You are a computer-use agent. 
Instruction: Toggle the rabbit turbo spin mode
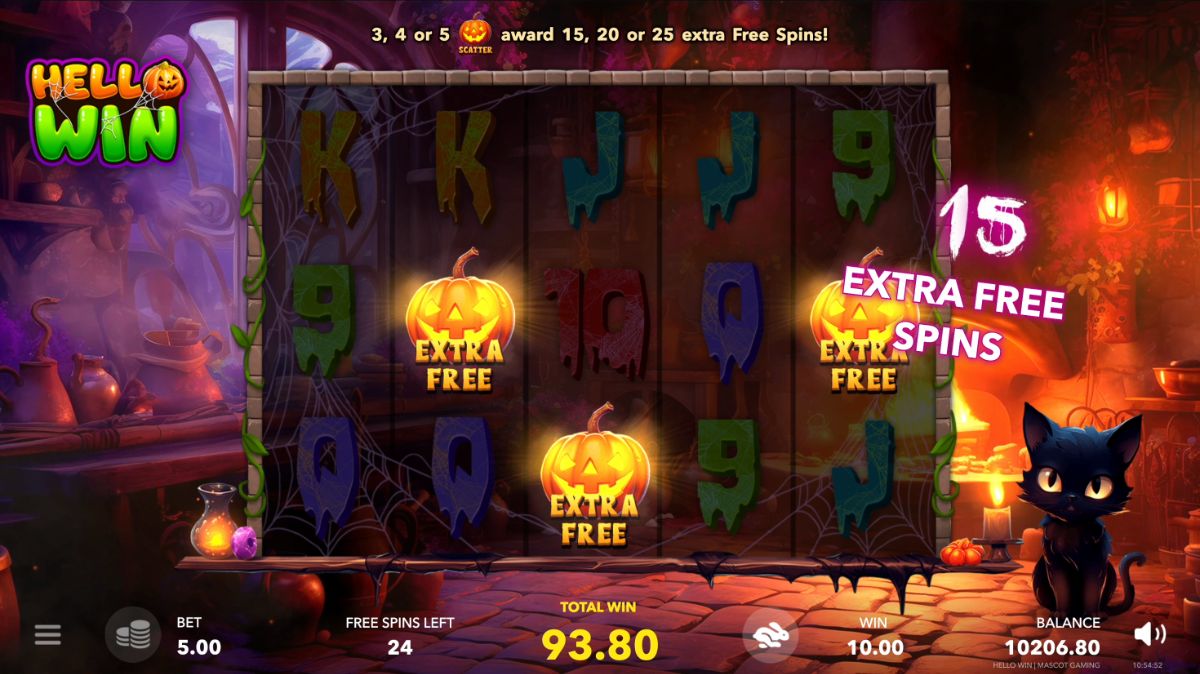(x=770, y=635)
